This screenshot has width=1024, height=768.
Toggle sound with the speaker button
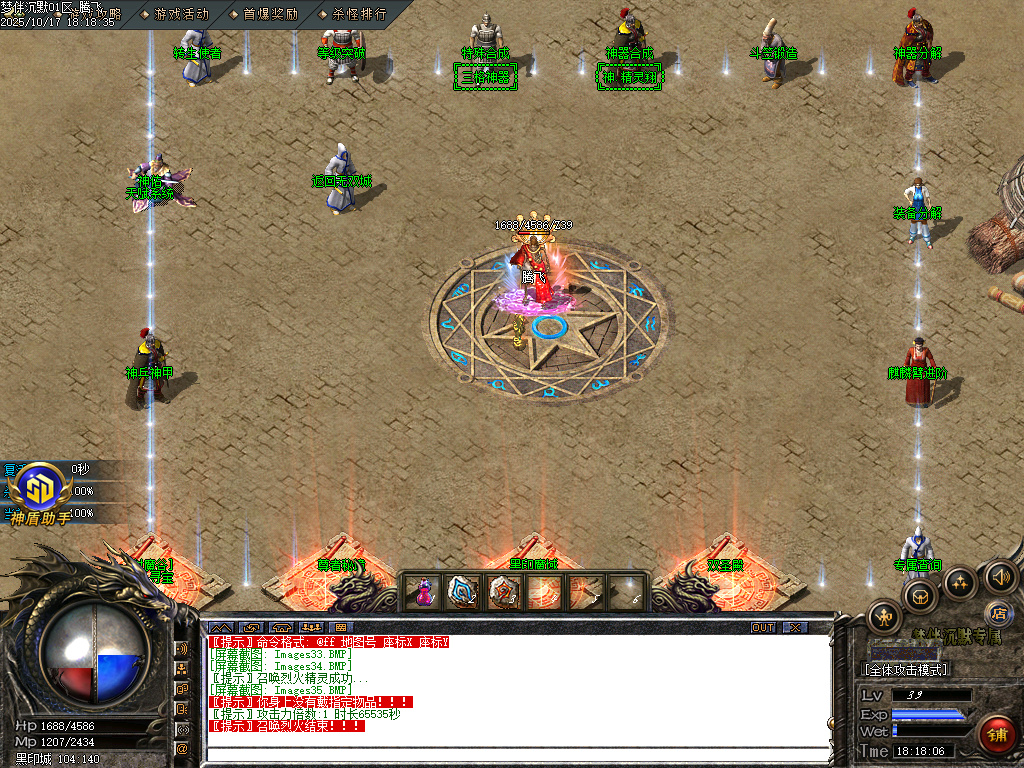(1000, 576)
